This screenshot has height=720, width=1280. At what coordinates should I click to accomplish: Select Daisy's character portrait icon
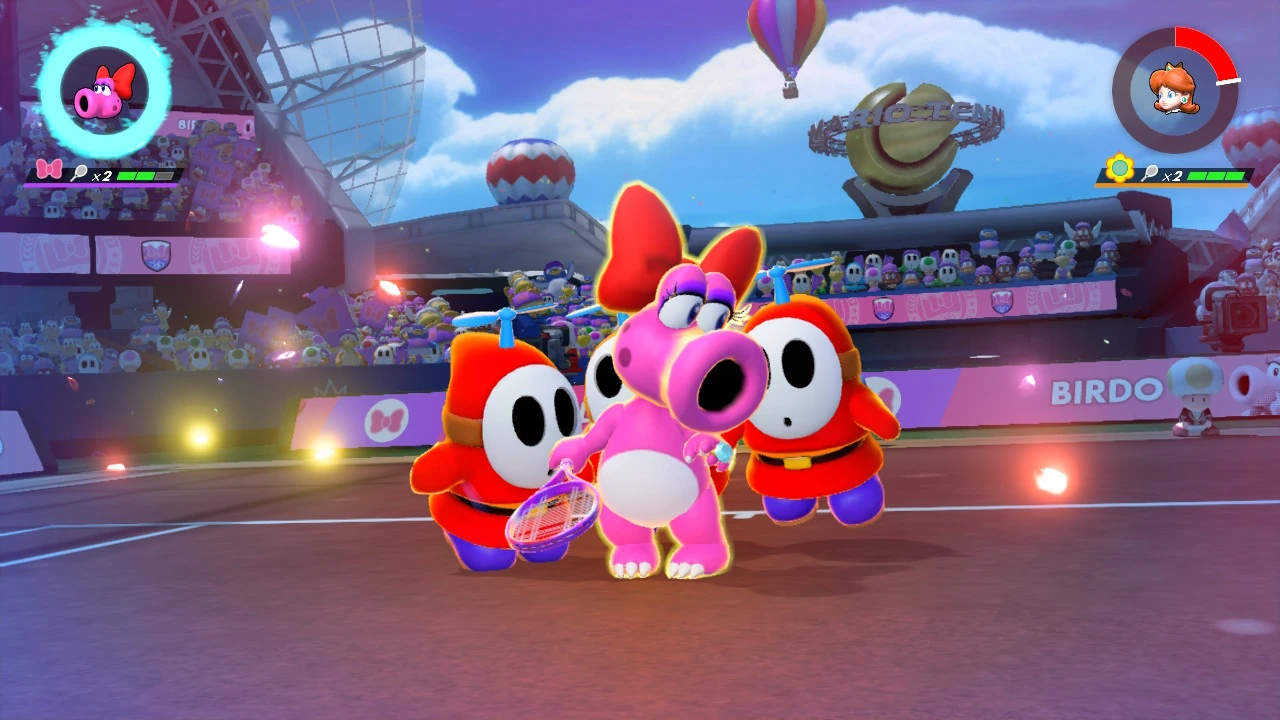(1176, 88)
